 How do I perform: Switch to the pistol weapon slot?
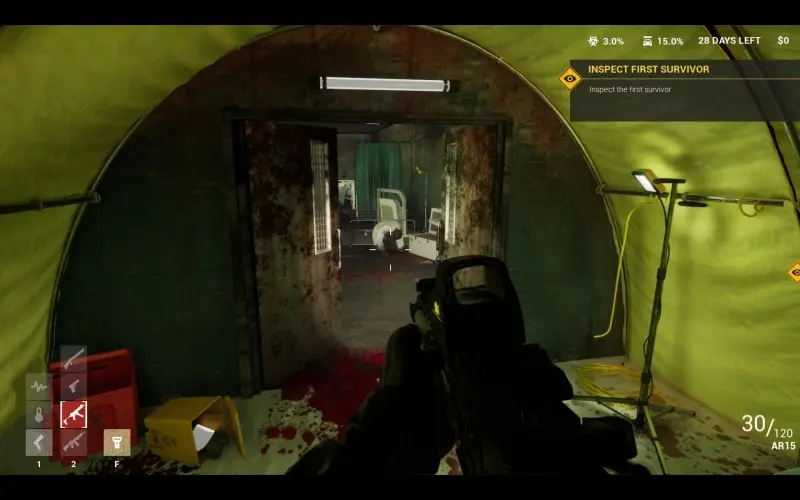pos(73,386)
